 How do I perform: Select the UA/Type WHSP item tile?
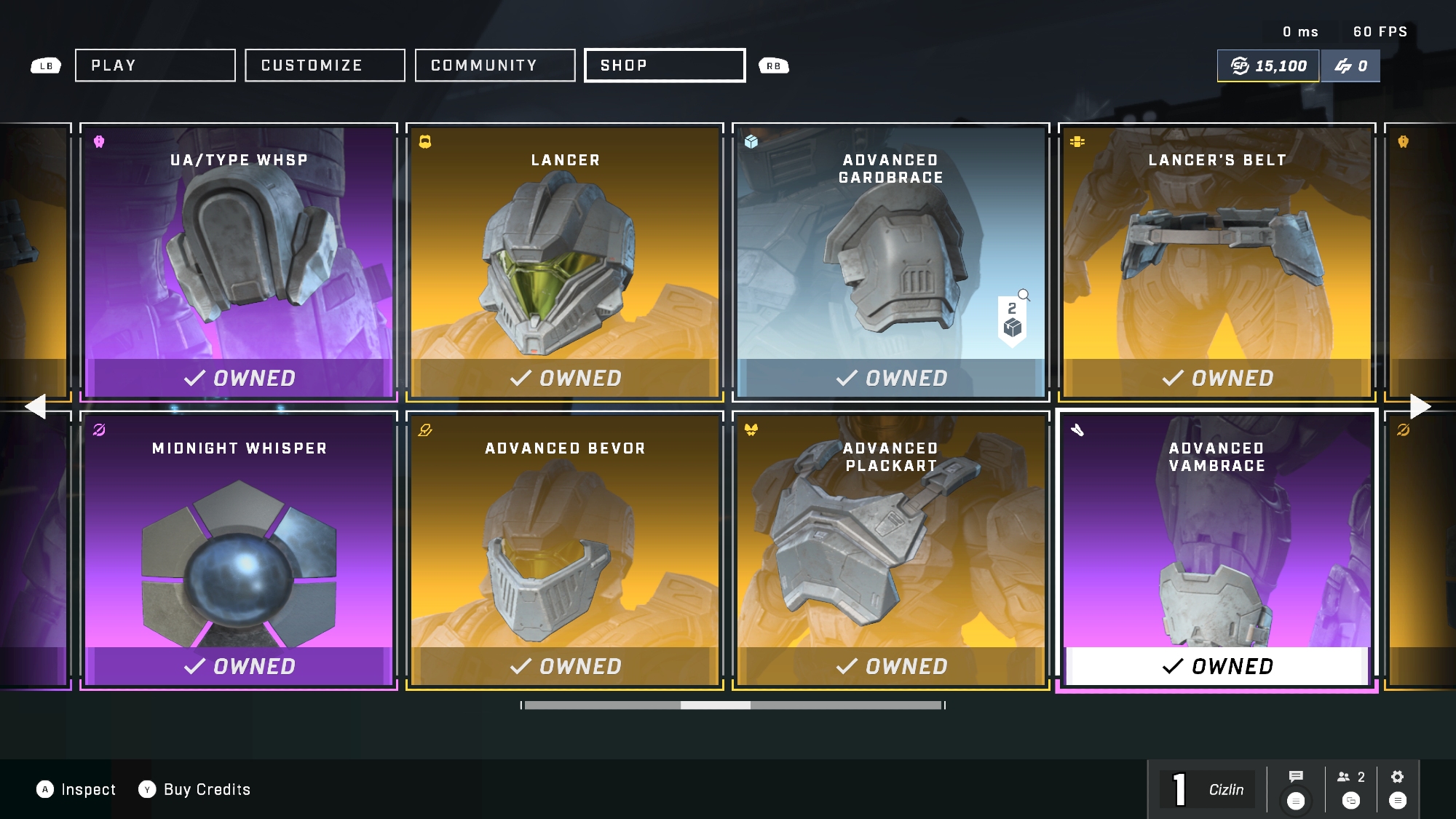coord(239,262)
